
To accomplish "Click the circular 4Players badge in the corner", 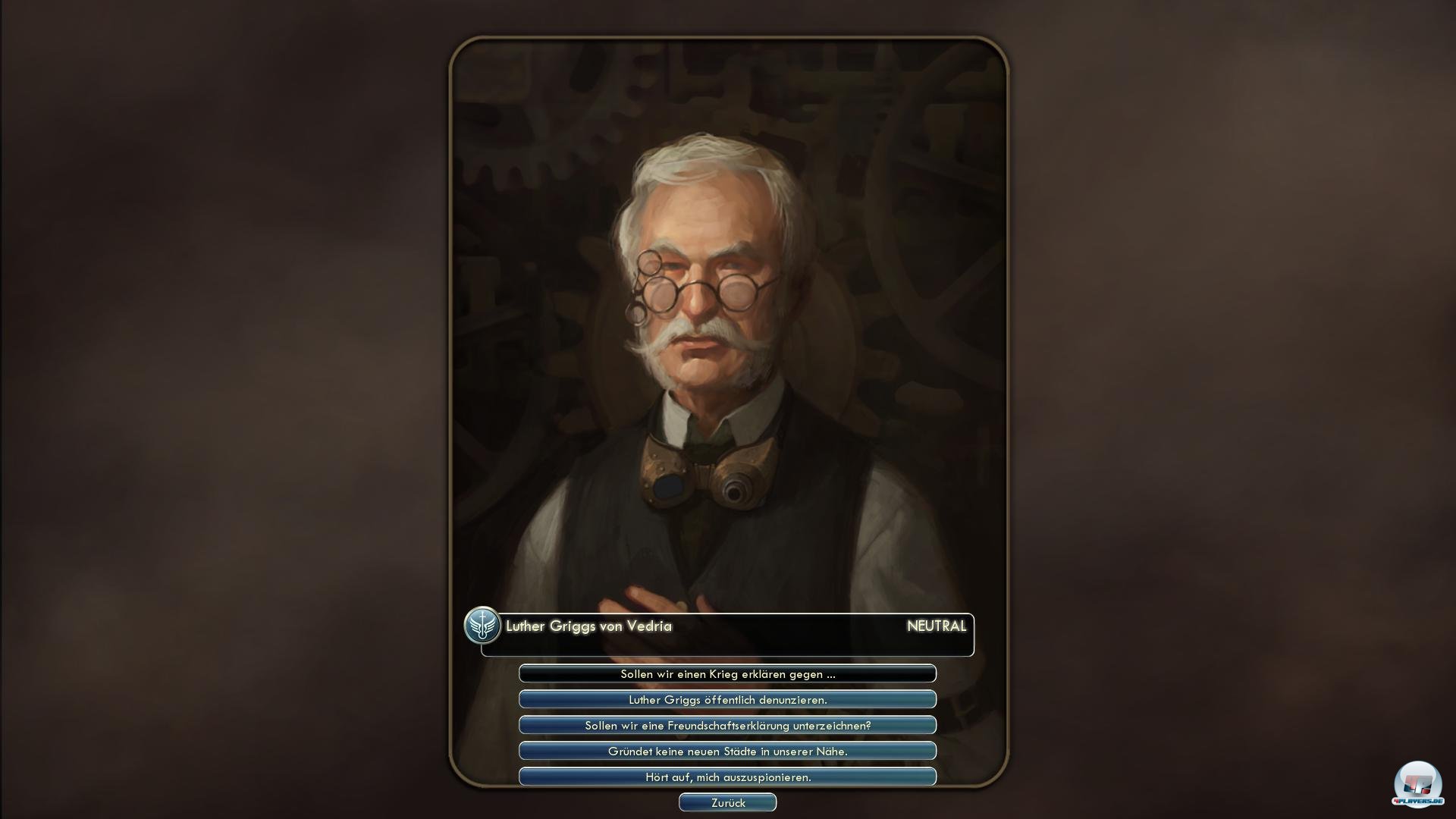I will pos(1417,777).
